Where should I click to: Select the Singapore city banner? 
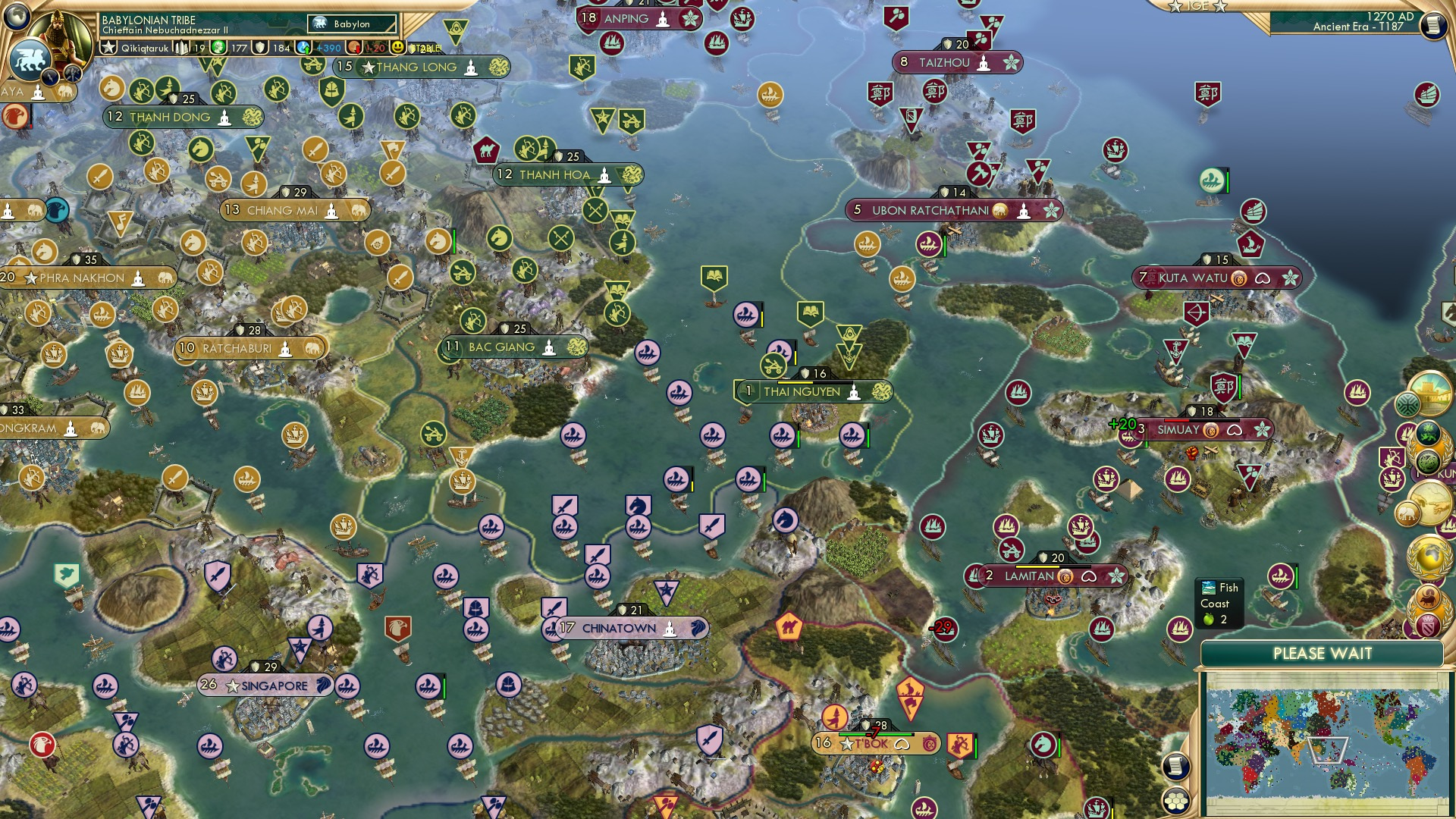(x=265, y=686)
